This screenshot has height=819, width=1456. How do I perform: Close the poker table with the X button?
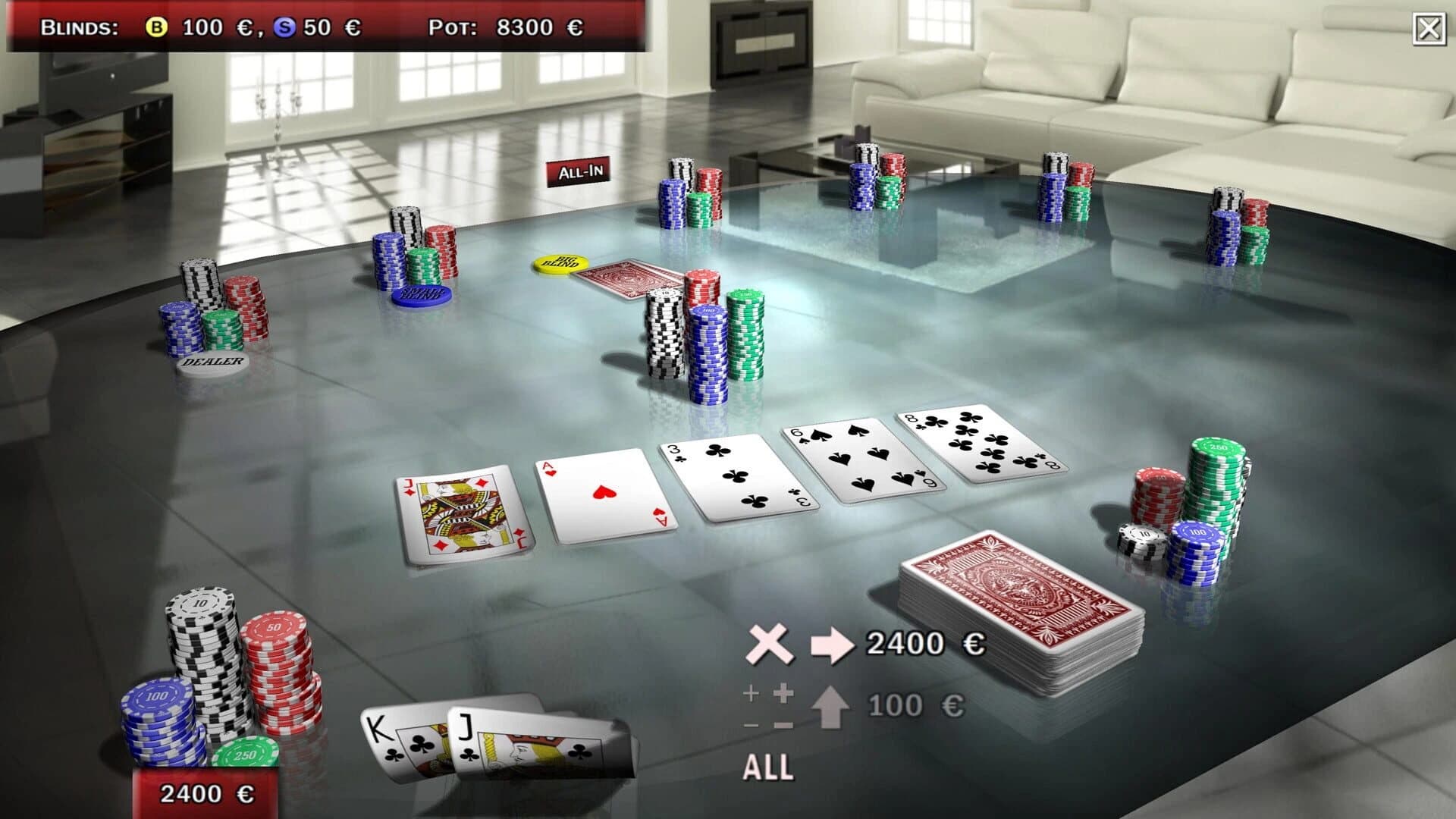coord(1429,28)
